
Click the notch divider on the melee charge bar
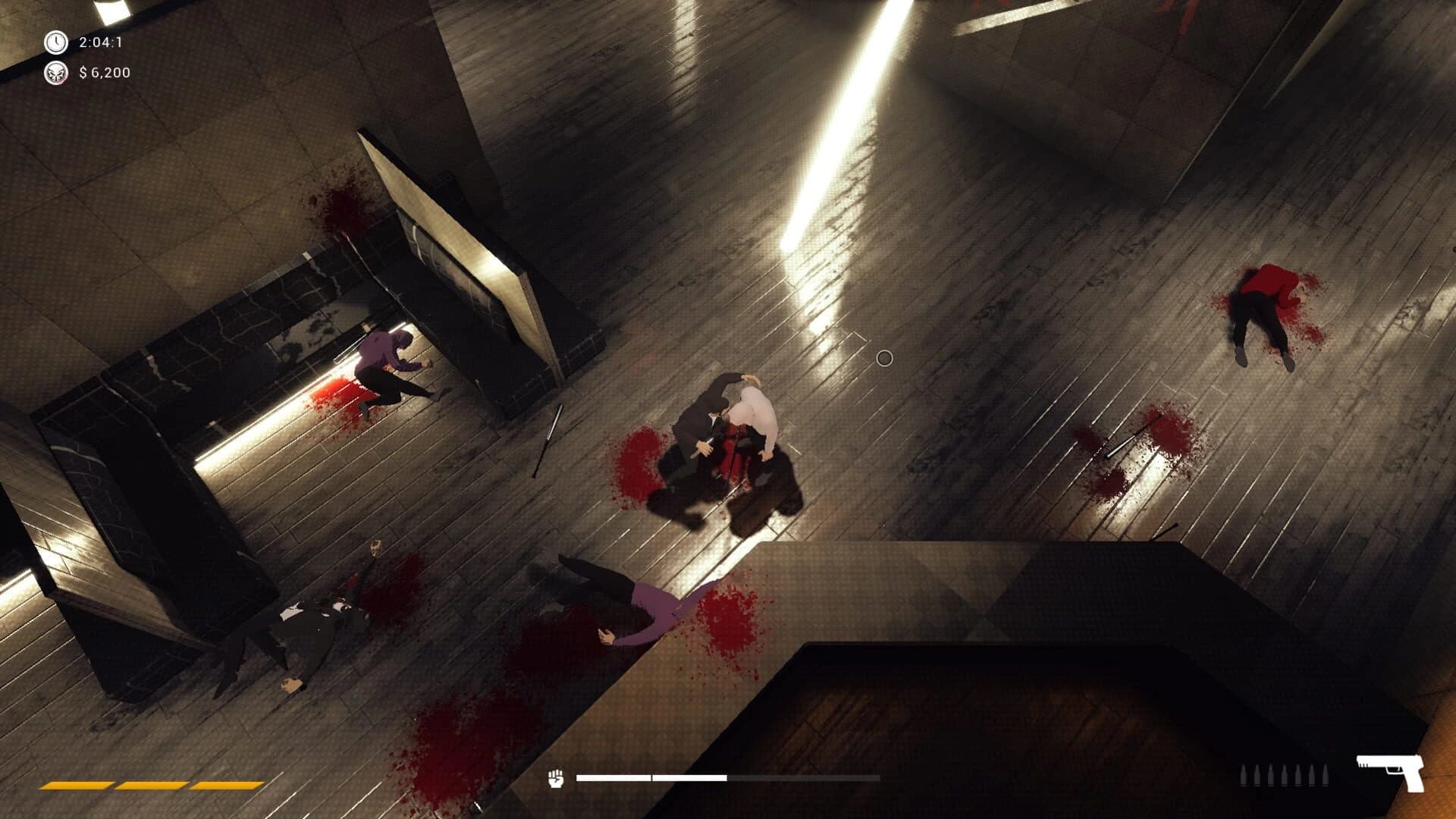pos(651,778)
